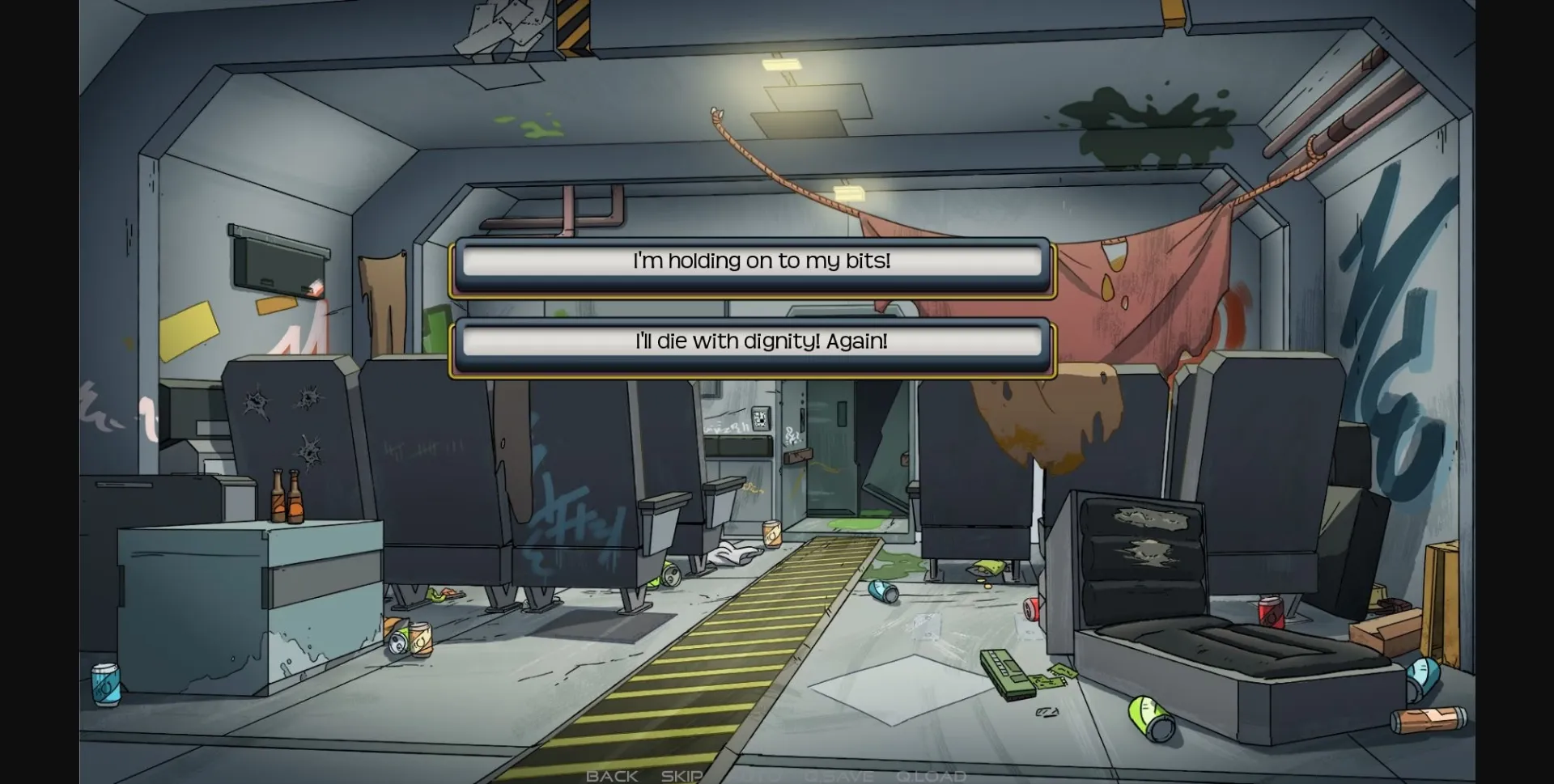Click the keypad panel near the doorway
This screenshot has height=784, width=1554.
coord(759,419)
